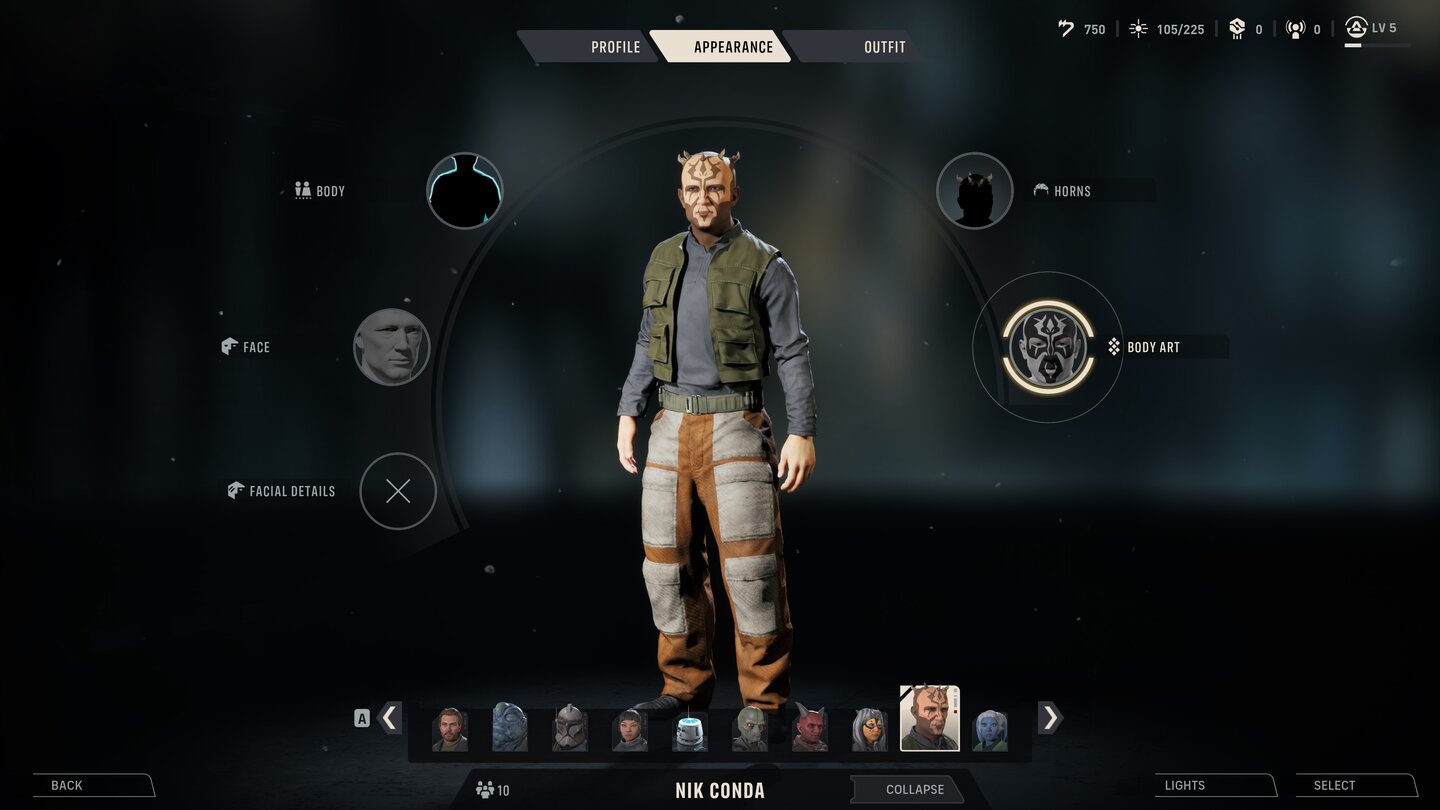This screenshot has width=1440, height=810.
Task: Click the crate icon showing 0
Action: (1235, 29)
